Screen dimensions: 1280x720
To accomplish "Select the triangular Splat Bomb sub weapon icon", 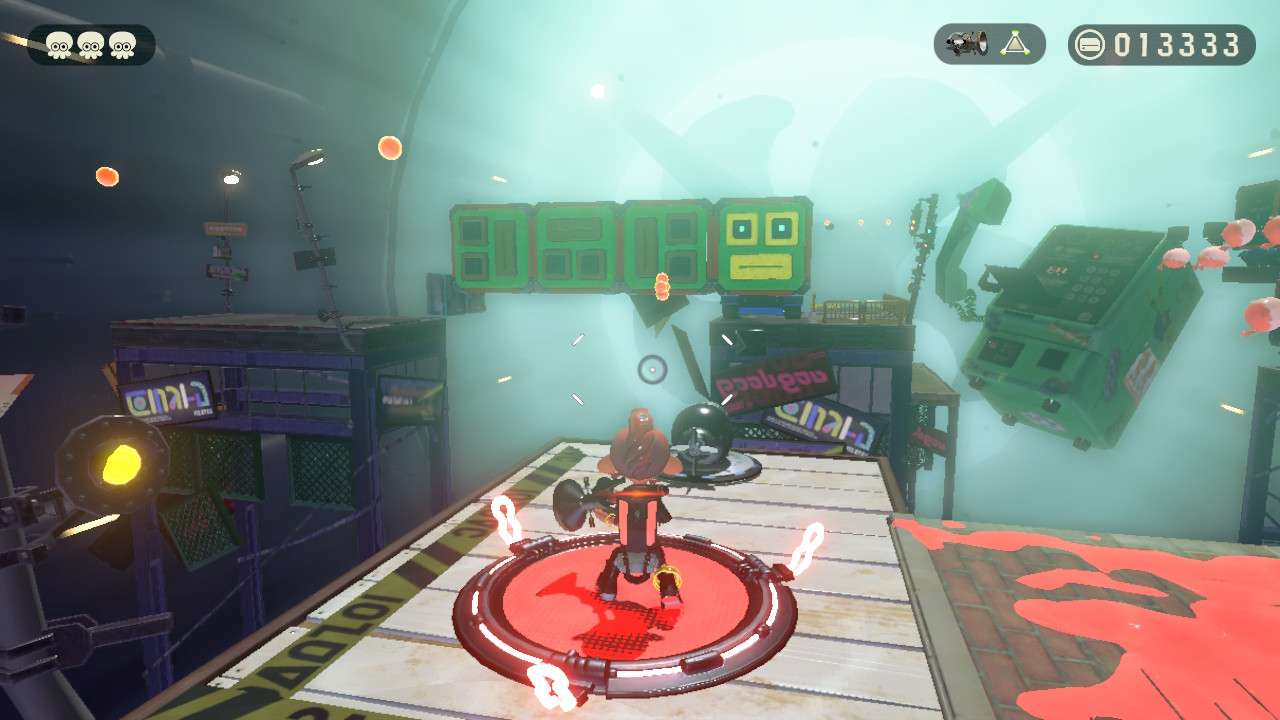I will coord(1016,44).
